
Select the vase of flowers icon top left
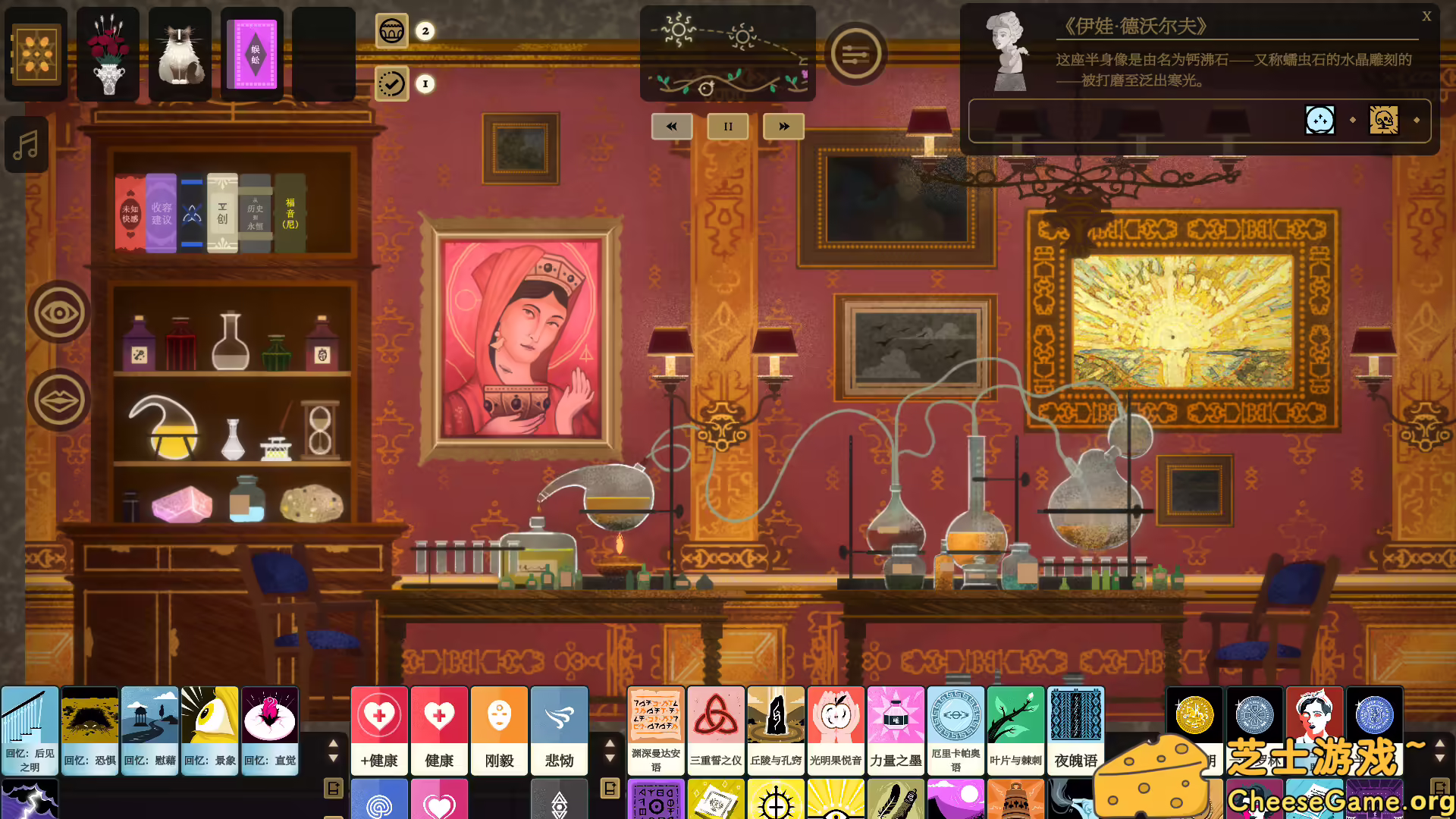point(108,52)
